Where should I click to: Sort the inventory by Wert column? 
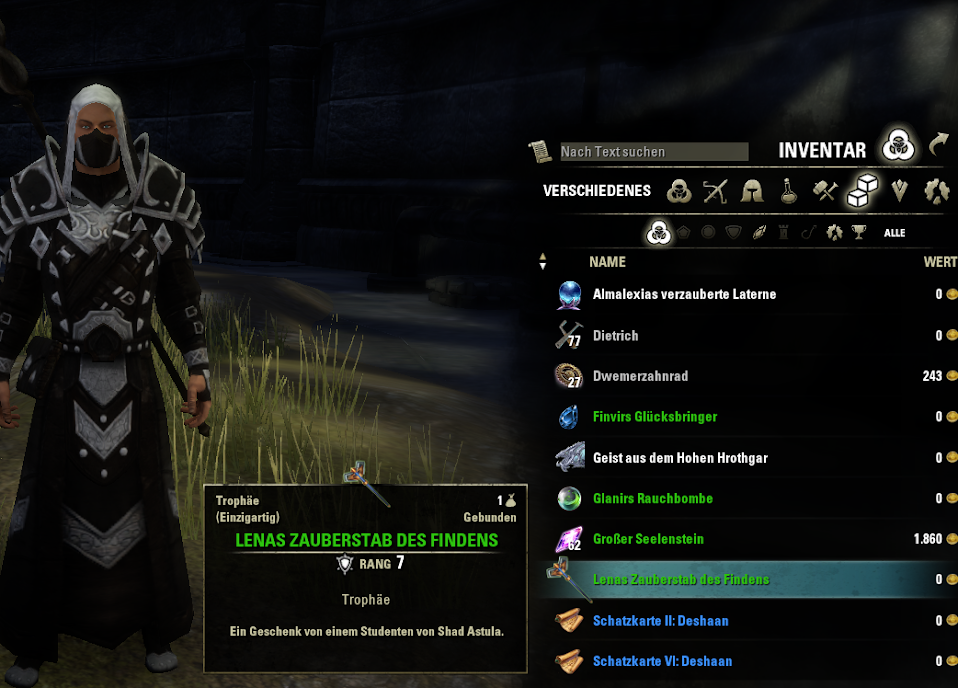pyautogui.click(x=940, y=262)
